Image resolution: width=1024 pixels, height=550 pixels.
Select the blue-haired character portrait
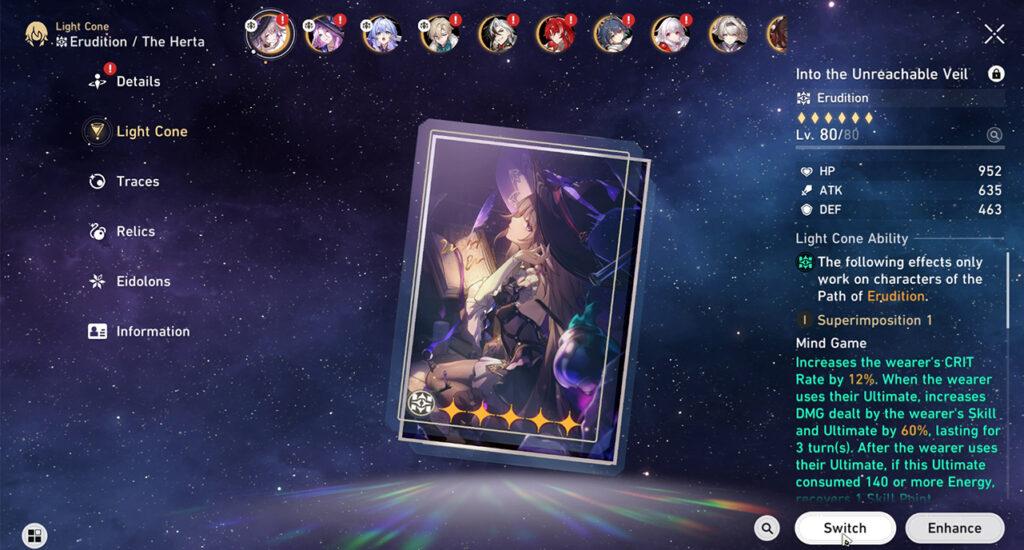(x=382, y=33)
